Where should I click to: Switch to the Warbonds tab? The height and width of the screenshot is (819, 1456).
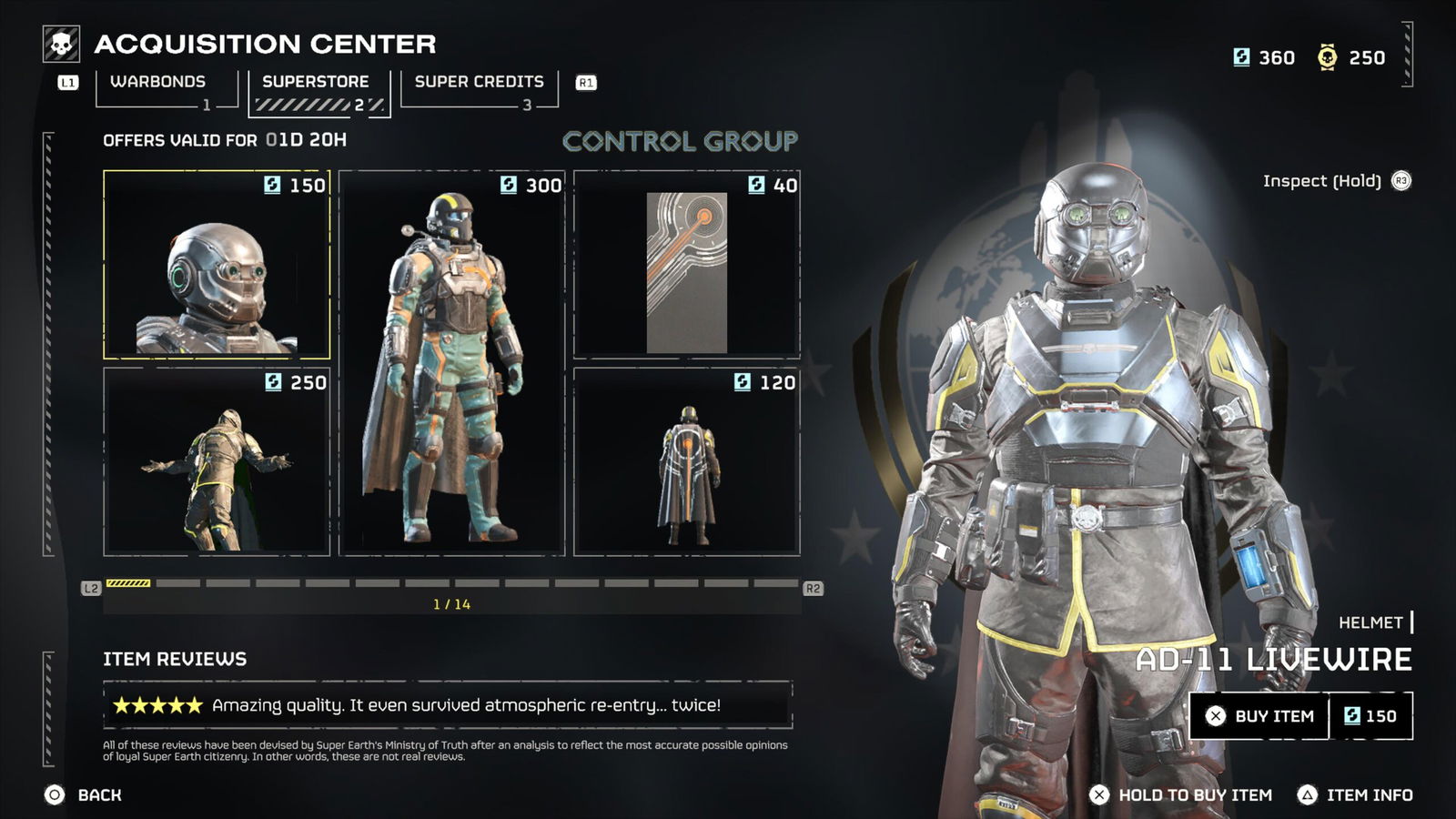158,83
